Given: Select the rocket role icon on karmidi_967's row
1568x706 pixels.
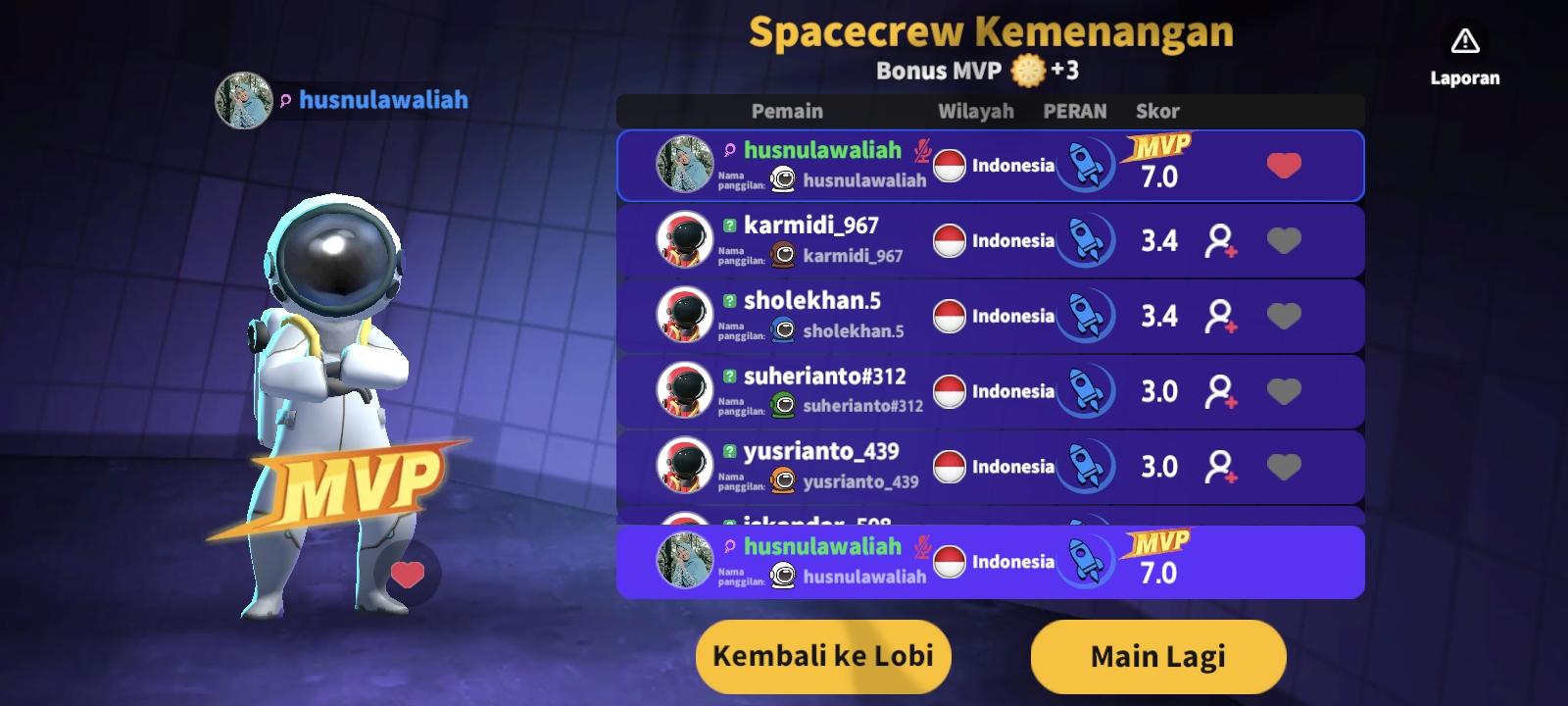Looking at the screenshot, I should point(1086,240).
